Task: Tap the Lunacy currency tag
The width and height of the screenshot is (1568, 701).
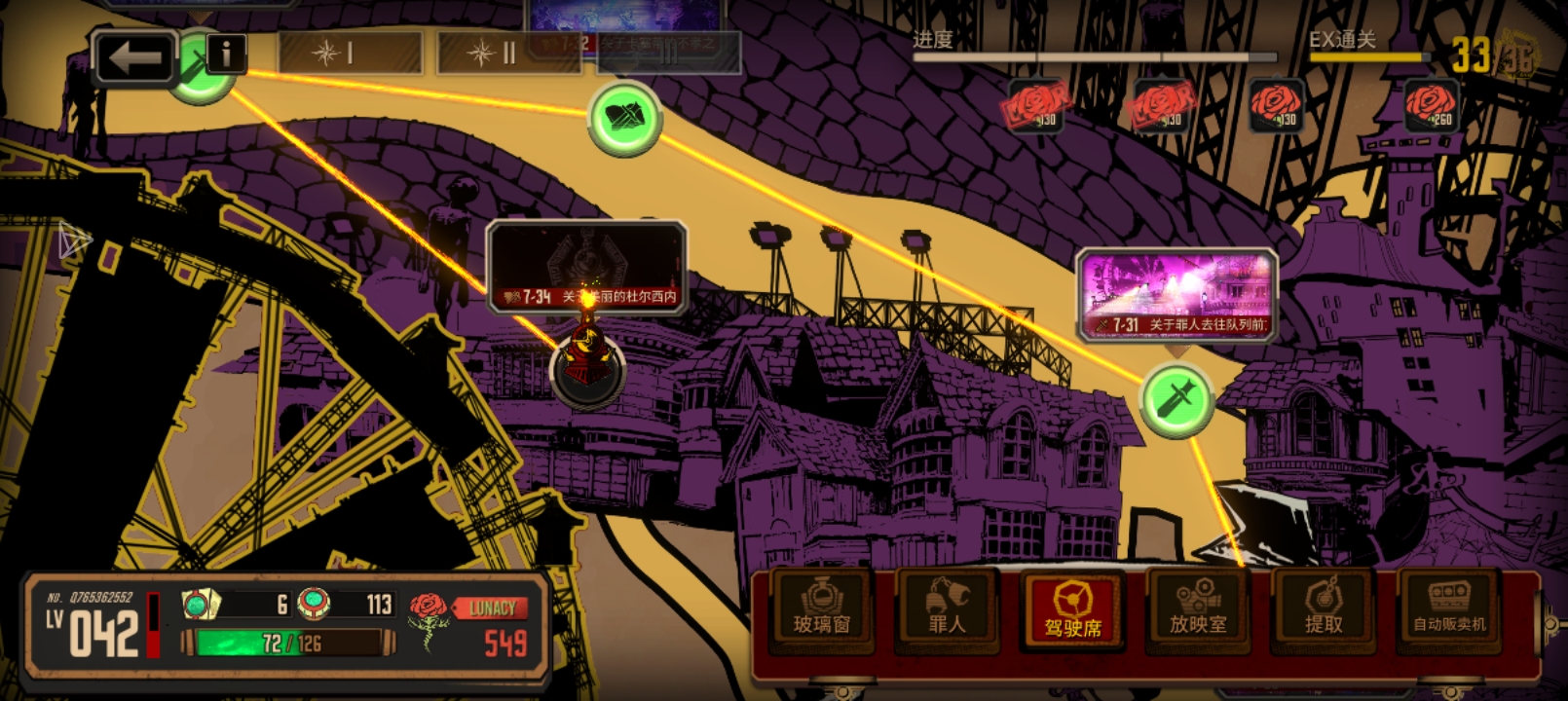Action: tap(492, 609)
